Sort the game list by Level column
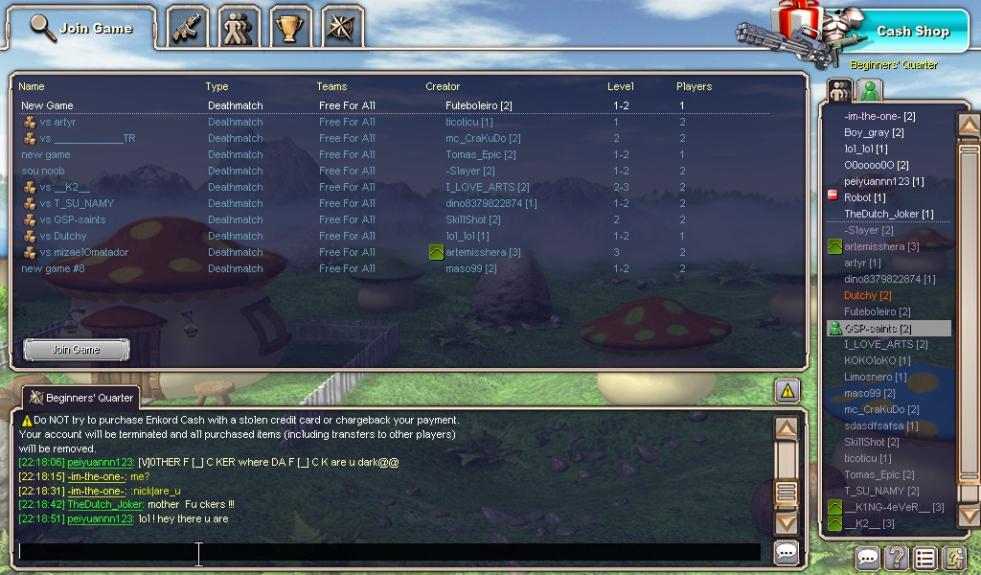 620,87
